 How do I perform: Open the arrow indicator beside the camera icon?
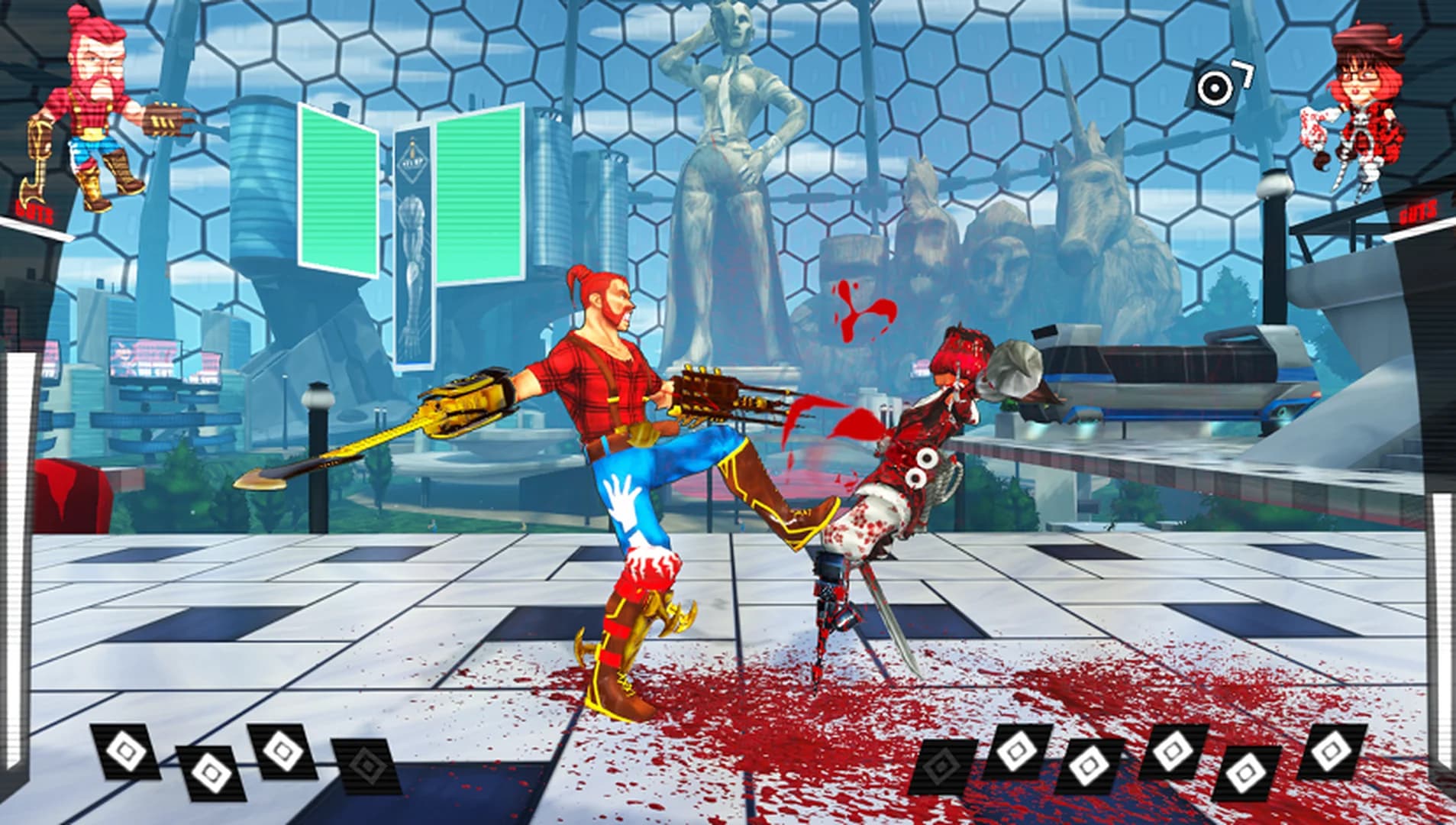point(1244,73)
